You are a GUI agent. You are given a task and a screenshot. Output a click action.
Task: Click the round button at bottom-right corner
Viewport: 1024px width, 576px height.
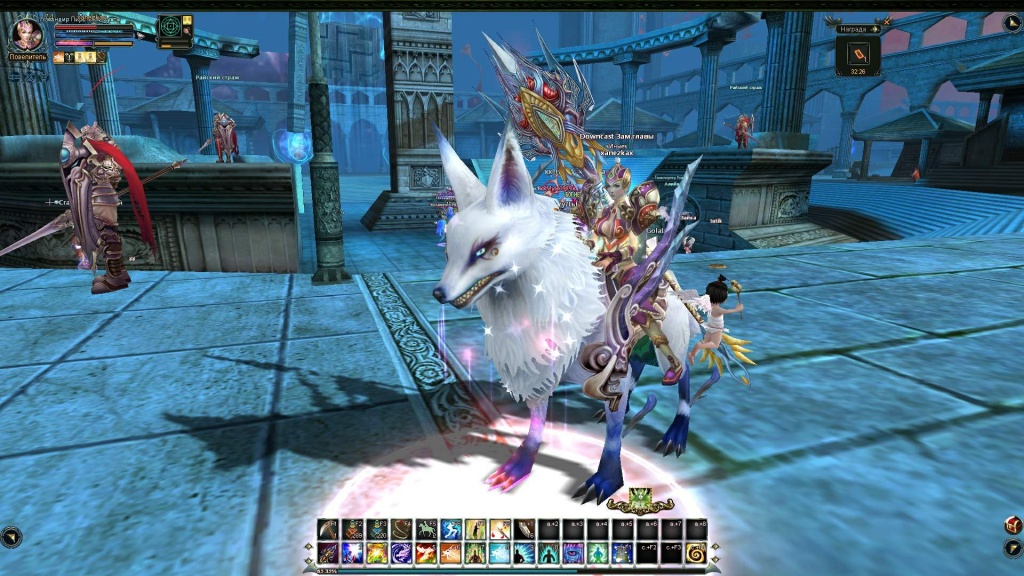[1012, 548]
